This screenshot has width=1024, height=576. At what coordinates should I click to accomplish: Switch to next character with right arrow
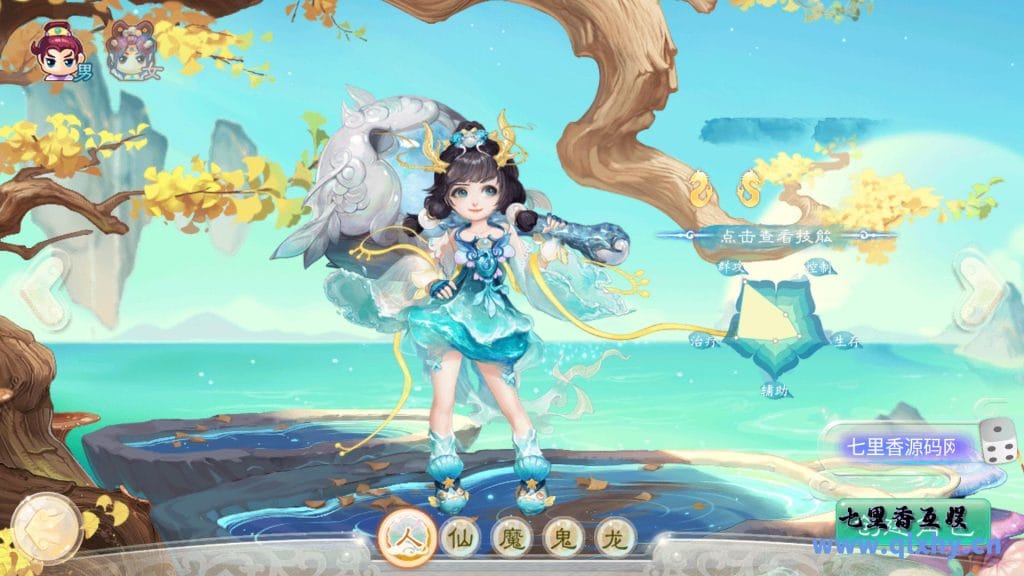pyautogui.click(x=983, y=291)
